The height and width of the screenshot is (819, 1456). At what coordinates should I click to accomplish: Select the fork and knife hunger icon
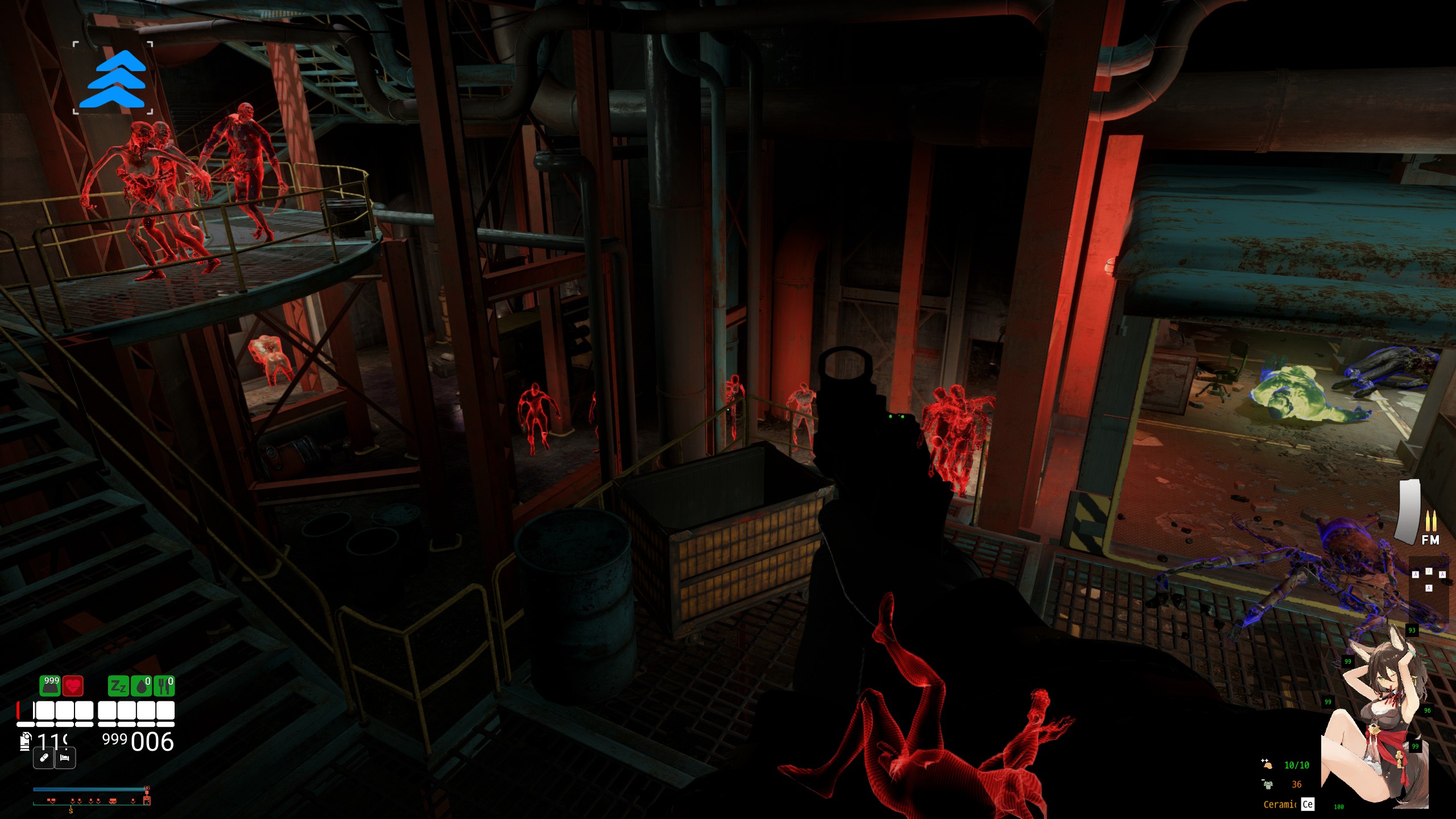pos(164,686)
